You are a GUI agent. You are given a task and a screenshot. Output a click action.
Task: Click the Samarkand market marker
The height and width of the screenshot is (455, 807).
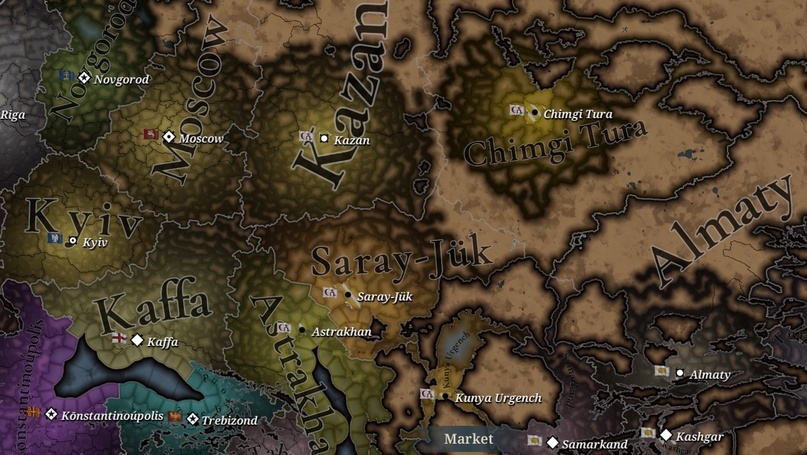(552, 442)
